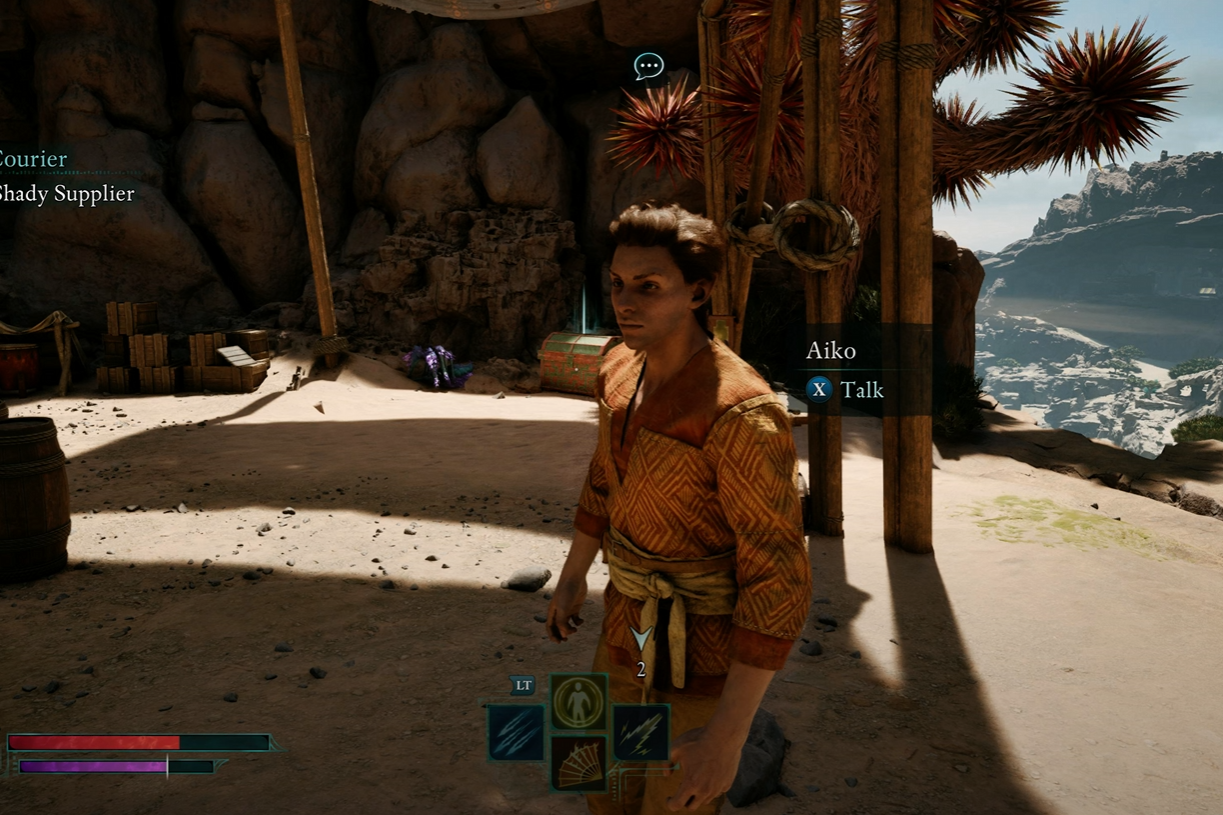Activate the triple slash ability icon
Screen dimensions: 1223x815
point(516,733)
